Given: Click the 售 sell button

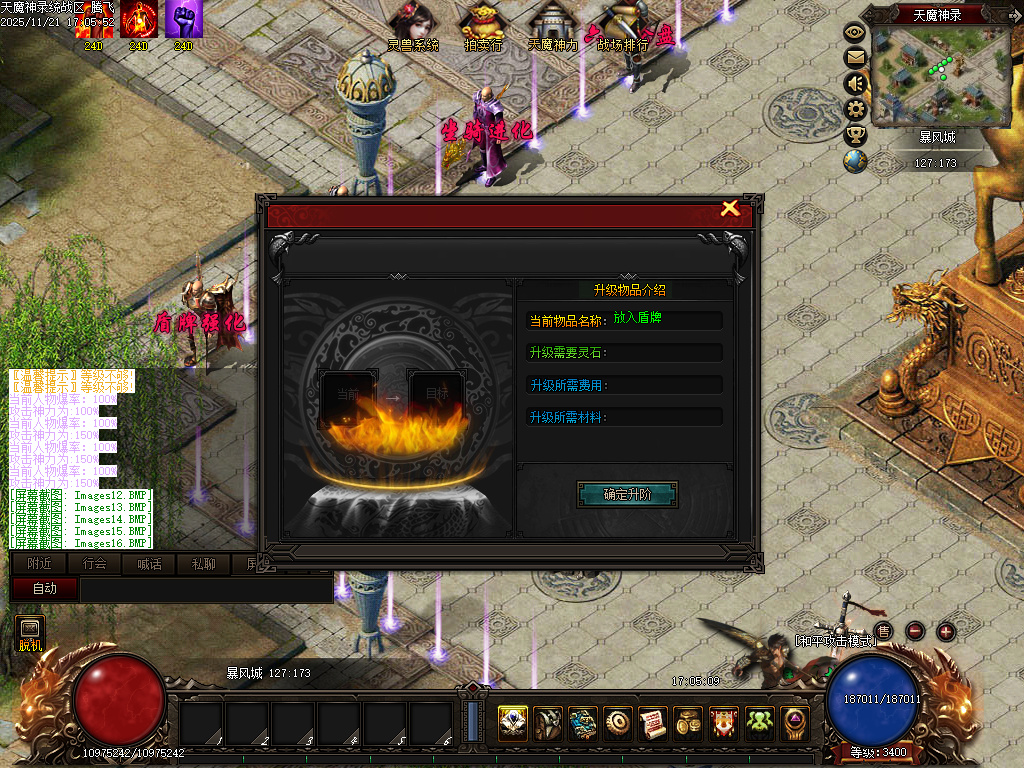Looking at the screenshot, I should (884, 631).
